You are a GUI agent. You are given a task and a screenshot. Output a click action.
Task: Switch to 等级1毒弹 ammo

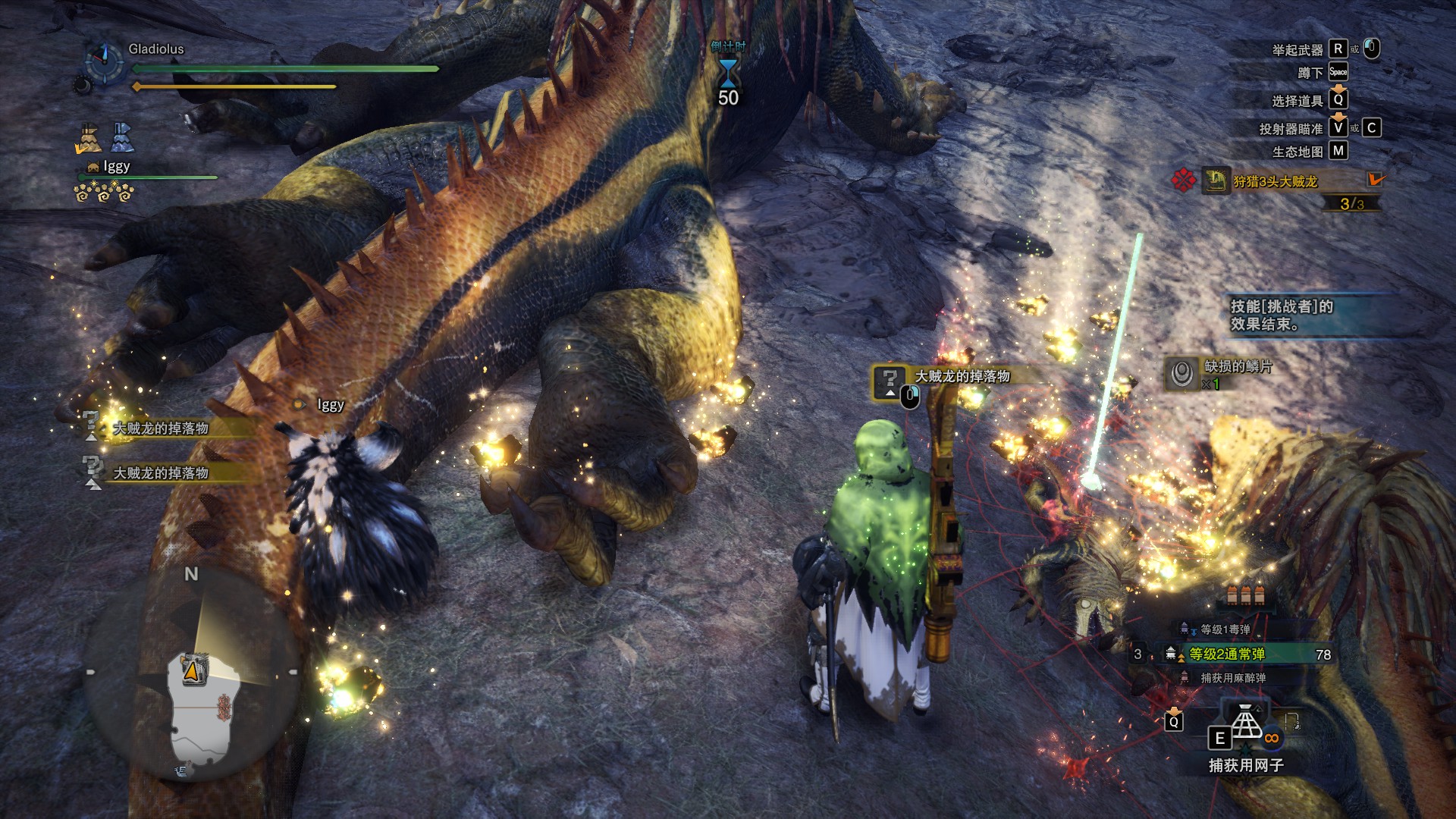pyautogui.click(x=1225, y=629)
